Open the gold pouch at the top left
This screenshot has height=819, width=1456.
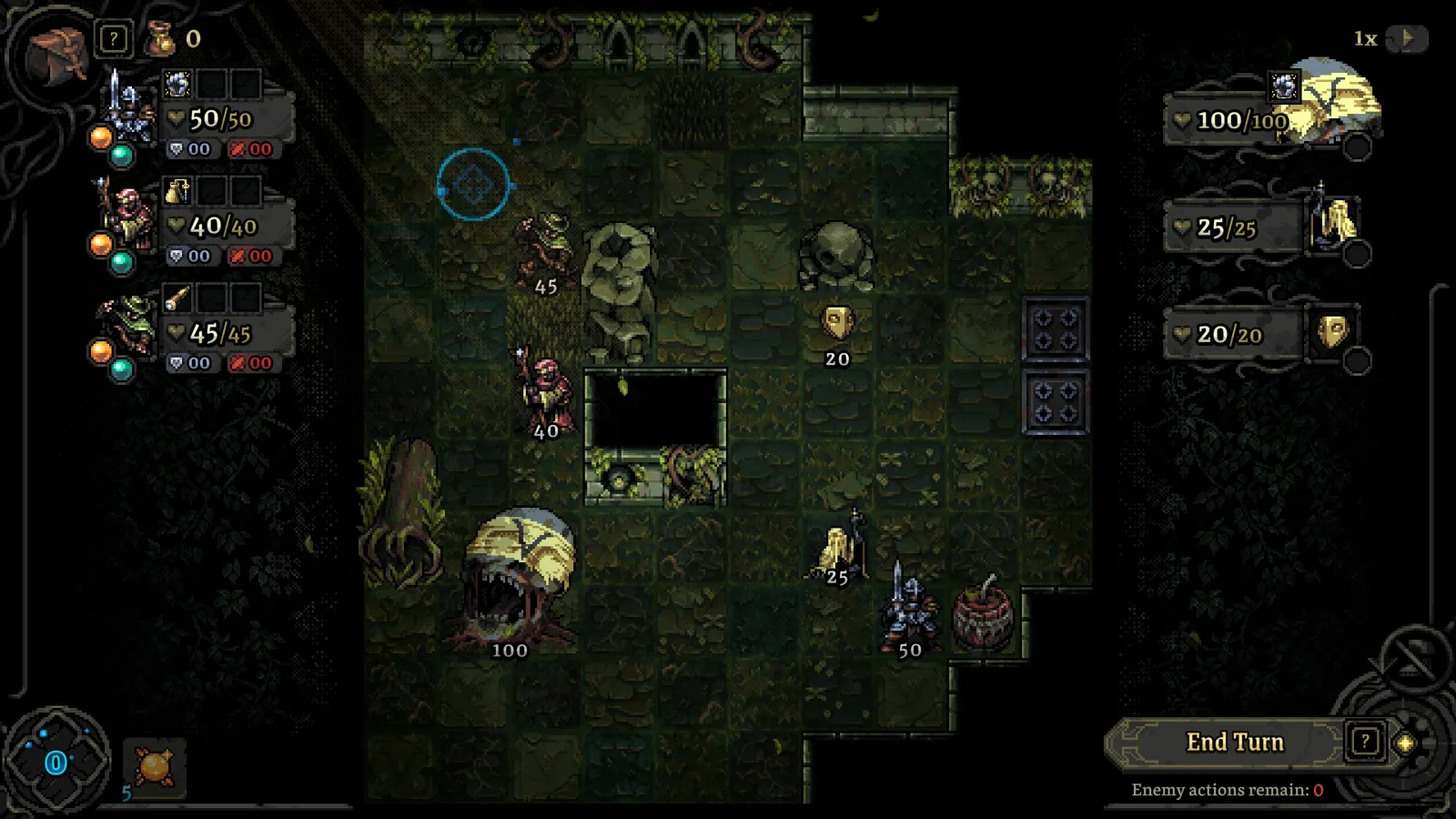[161, 39]
